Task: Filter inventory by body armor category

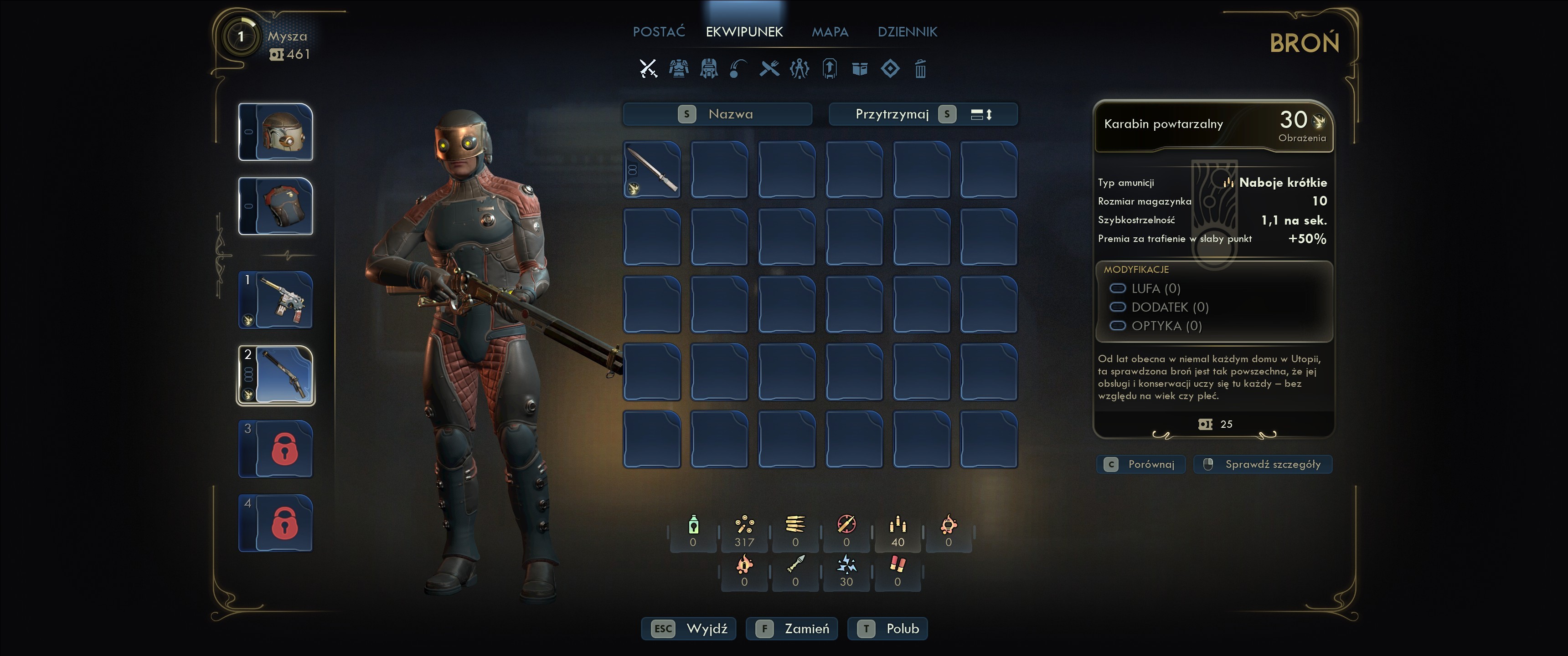Action: [679, 69]
